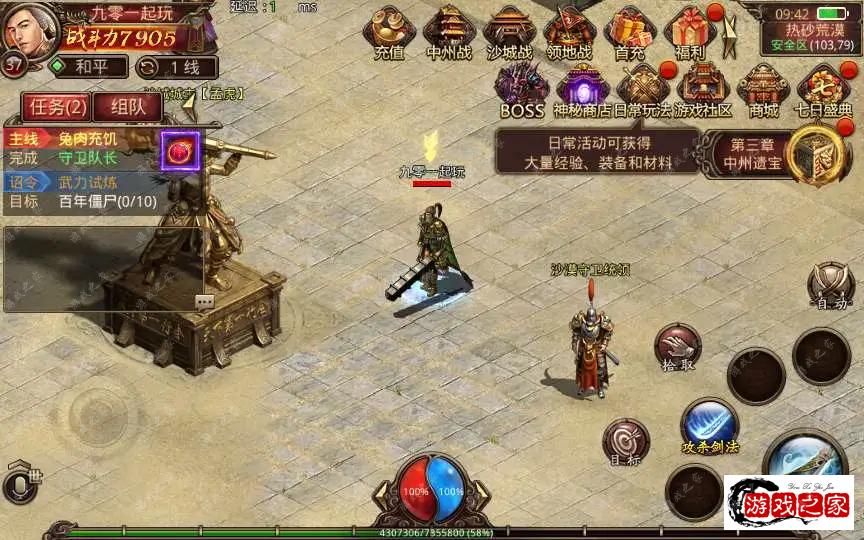Toggle the 和平 peace attack mode
864x540 pixels.
point(88,67)
